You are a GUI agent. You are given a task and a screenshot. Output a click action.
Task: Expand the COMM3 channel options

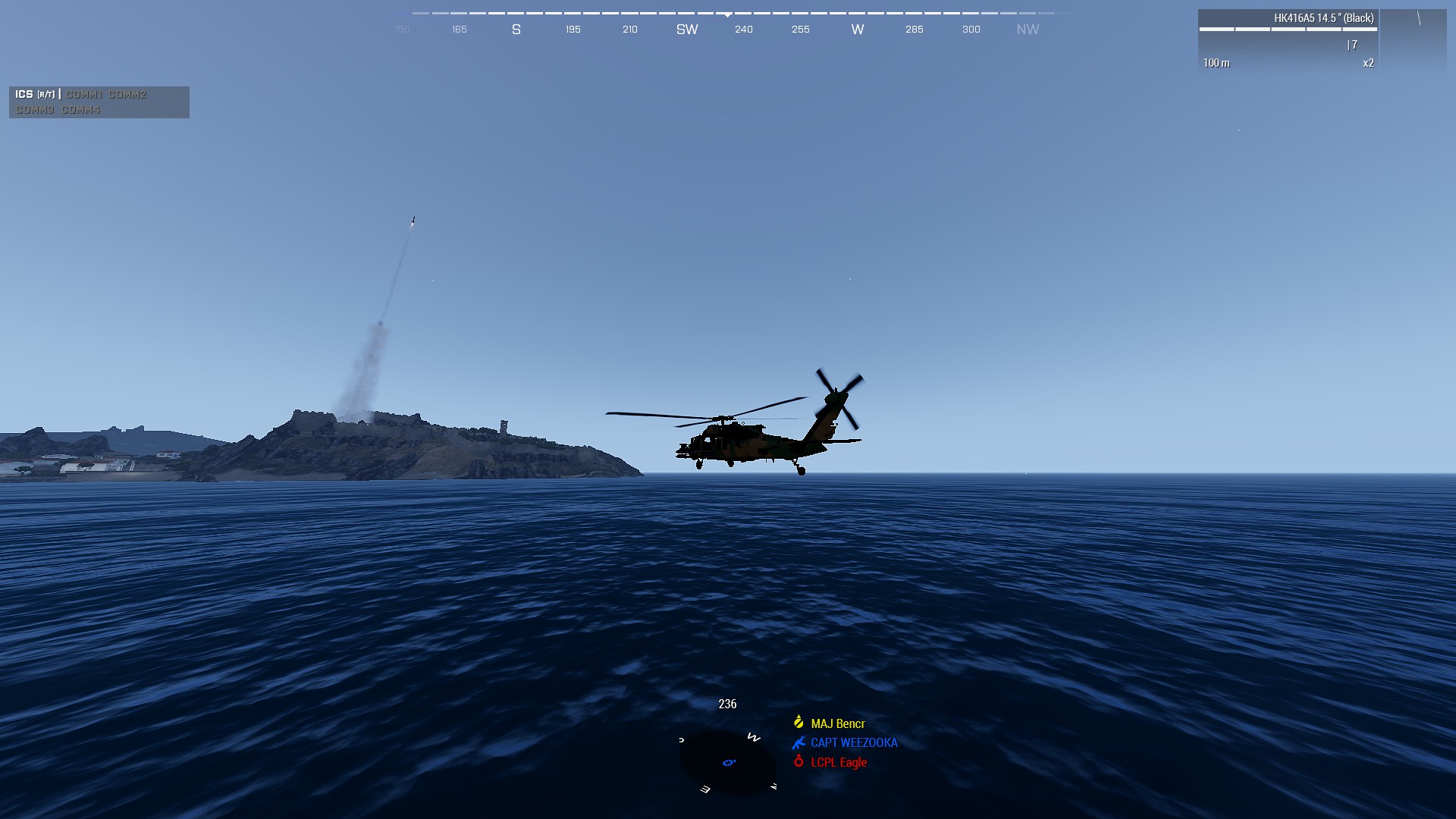[x=36, y=109]
